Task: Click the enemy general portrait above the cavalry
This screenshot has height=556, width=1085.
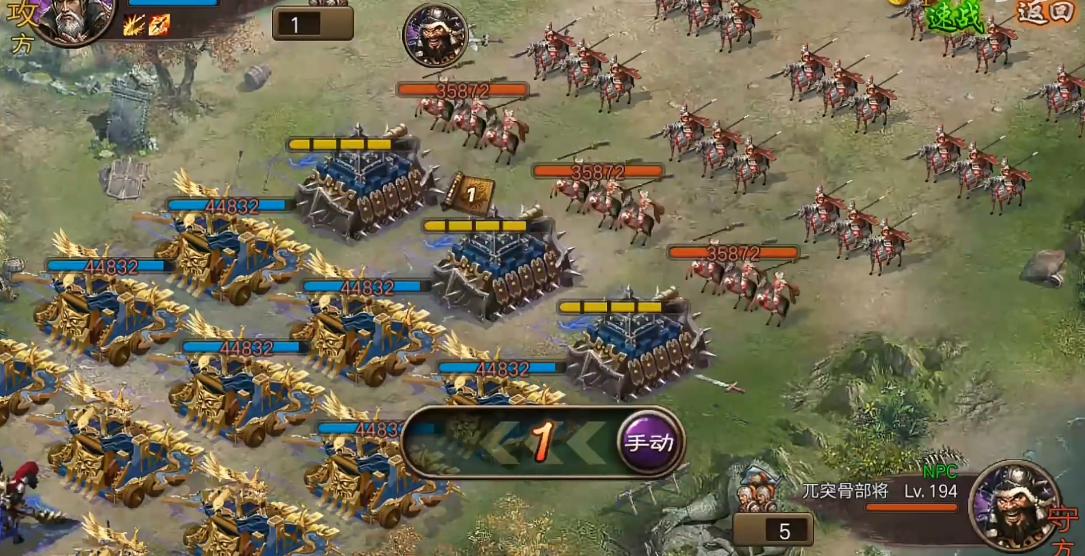Action: (x=435, y=36)
